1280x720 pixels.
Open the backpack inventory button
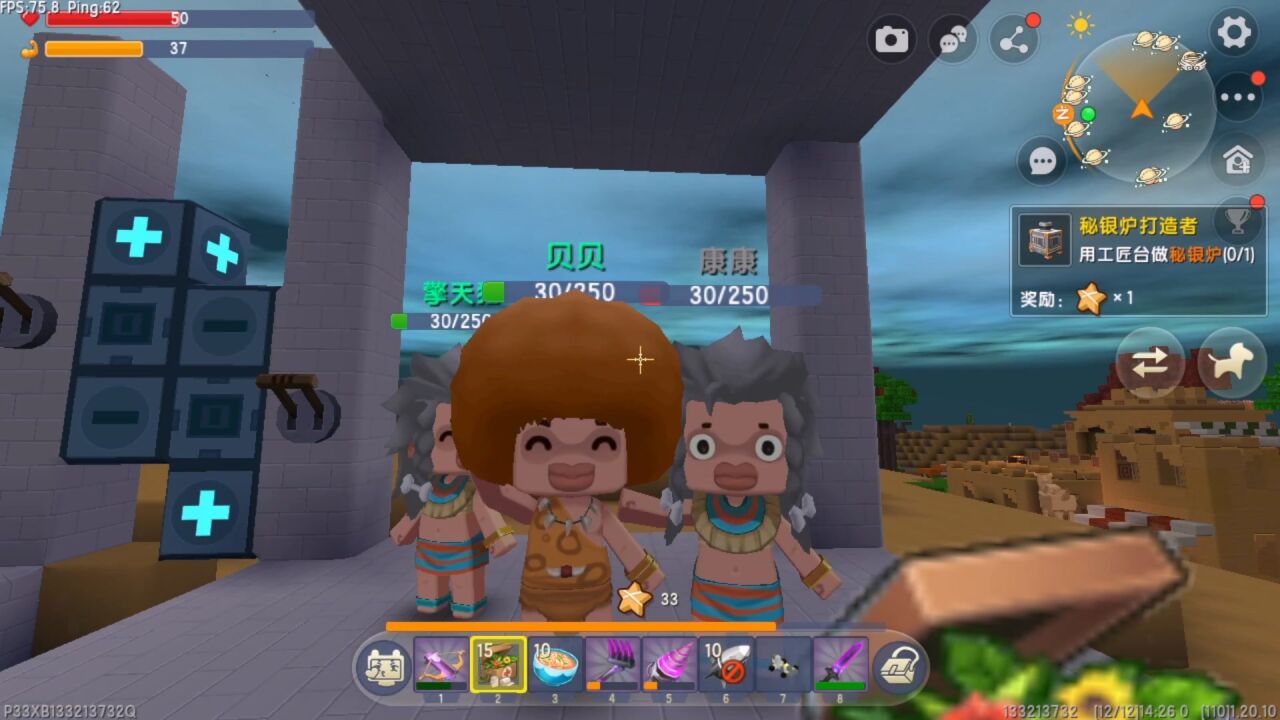pyautogui.click(x=898, y=667)
